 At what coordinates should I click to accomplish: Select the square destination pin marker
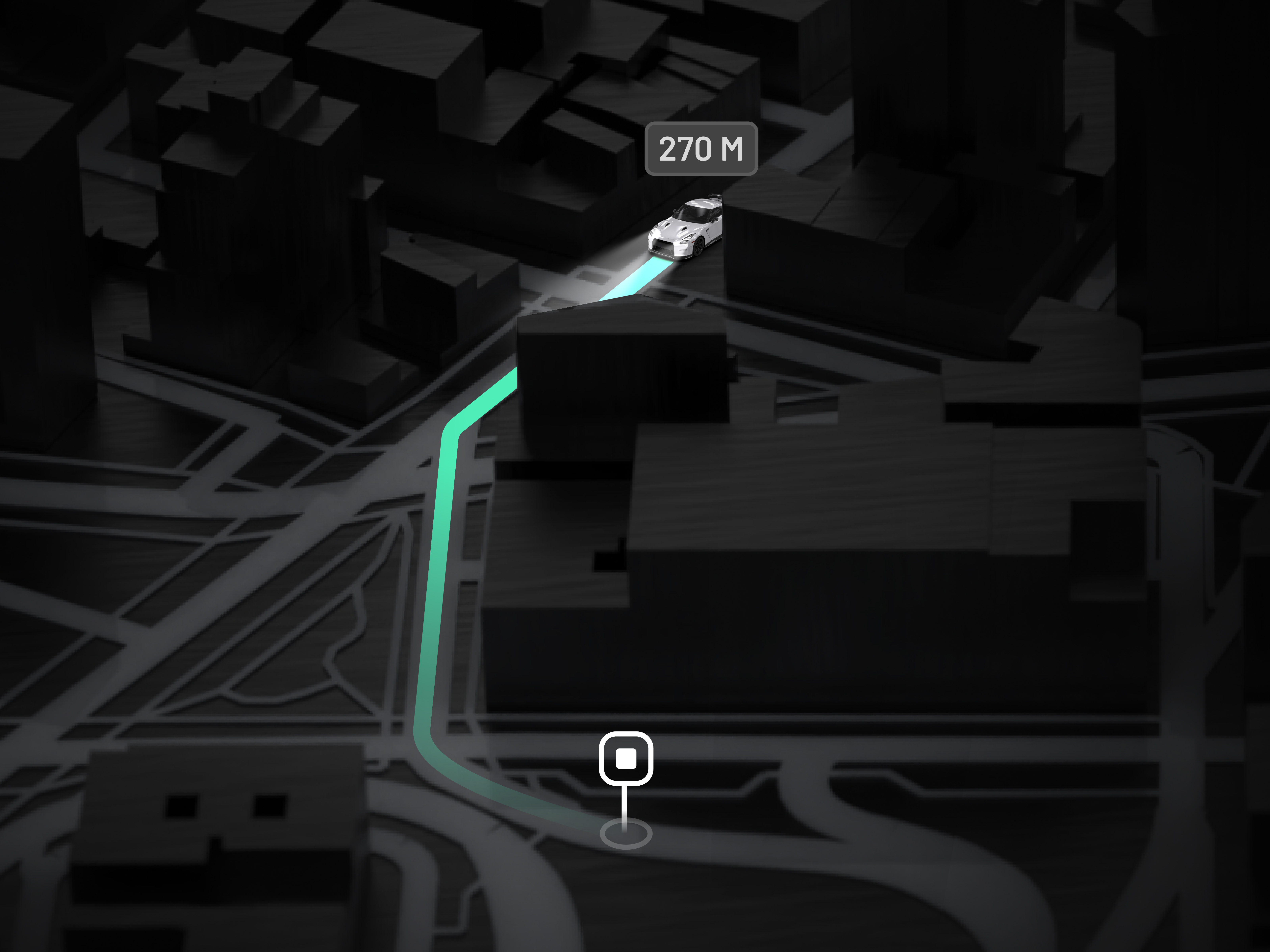coord(626,759)
